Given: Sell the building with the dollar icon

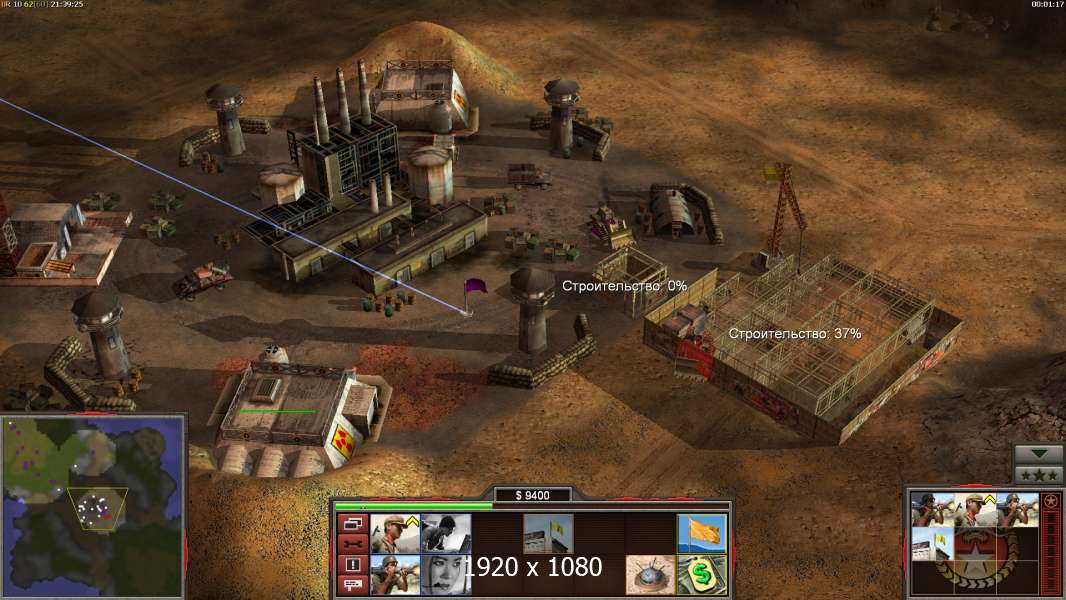Looking at the screenshot, I should (x=702, y=574).
